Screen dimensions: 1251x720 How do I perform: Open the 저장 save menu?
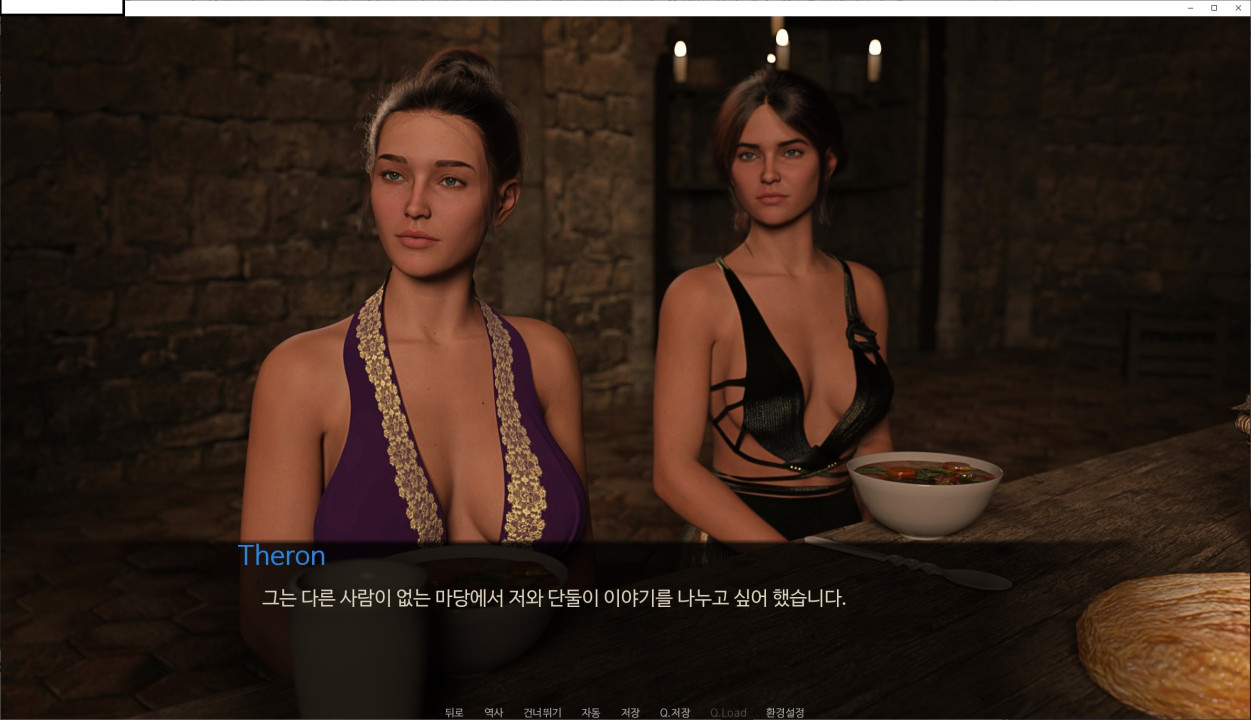click(x=630, y=712)
